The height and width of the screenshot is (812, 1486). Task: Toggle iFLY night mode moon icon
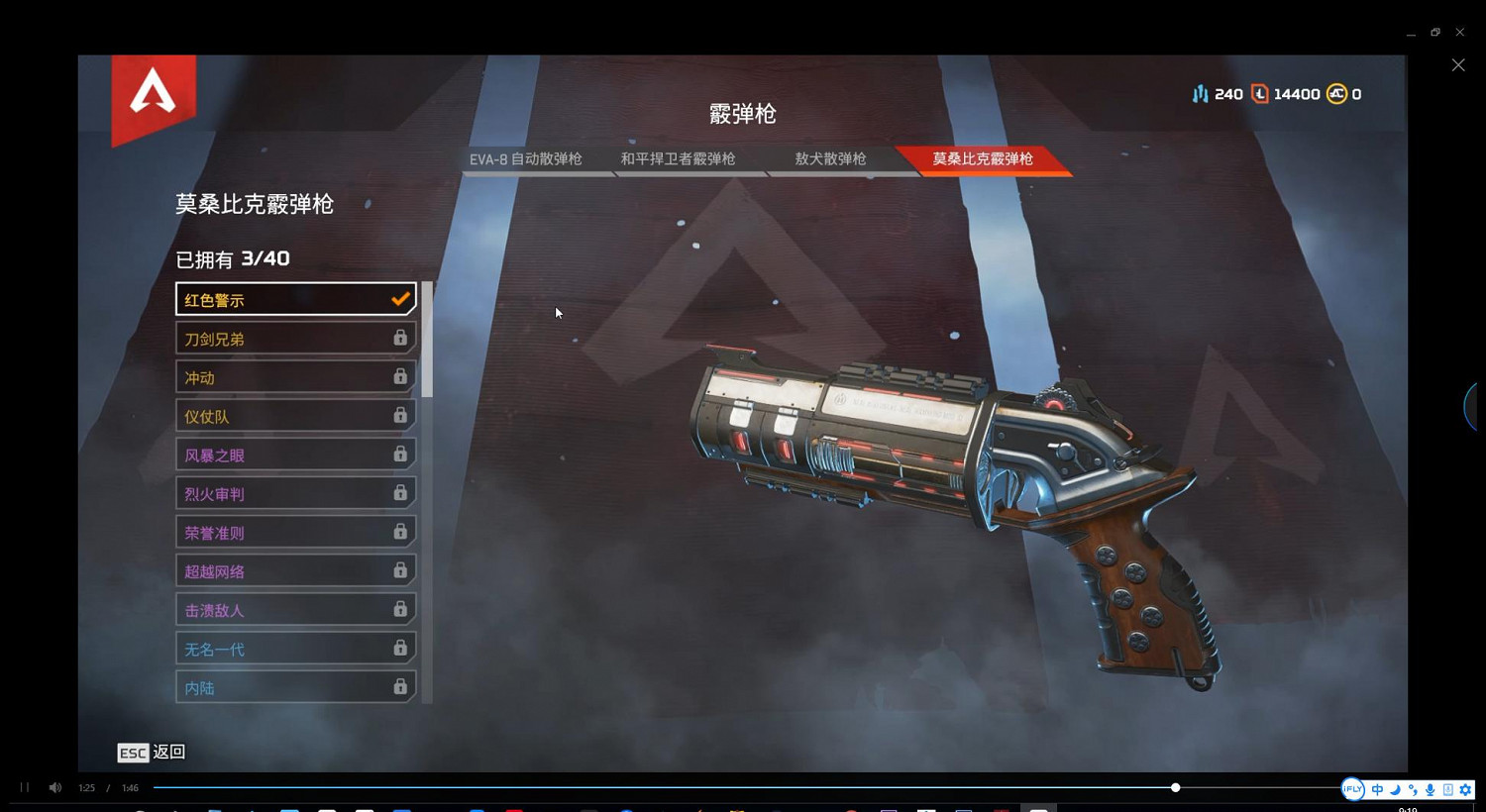[1395, 790]
